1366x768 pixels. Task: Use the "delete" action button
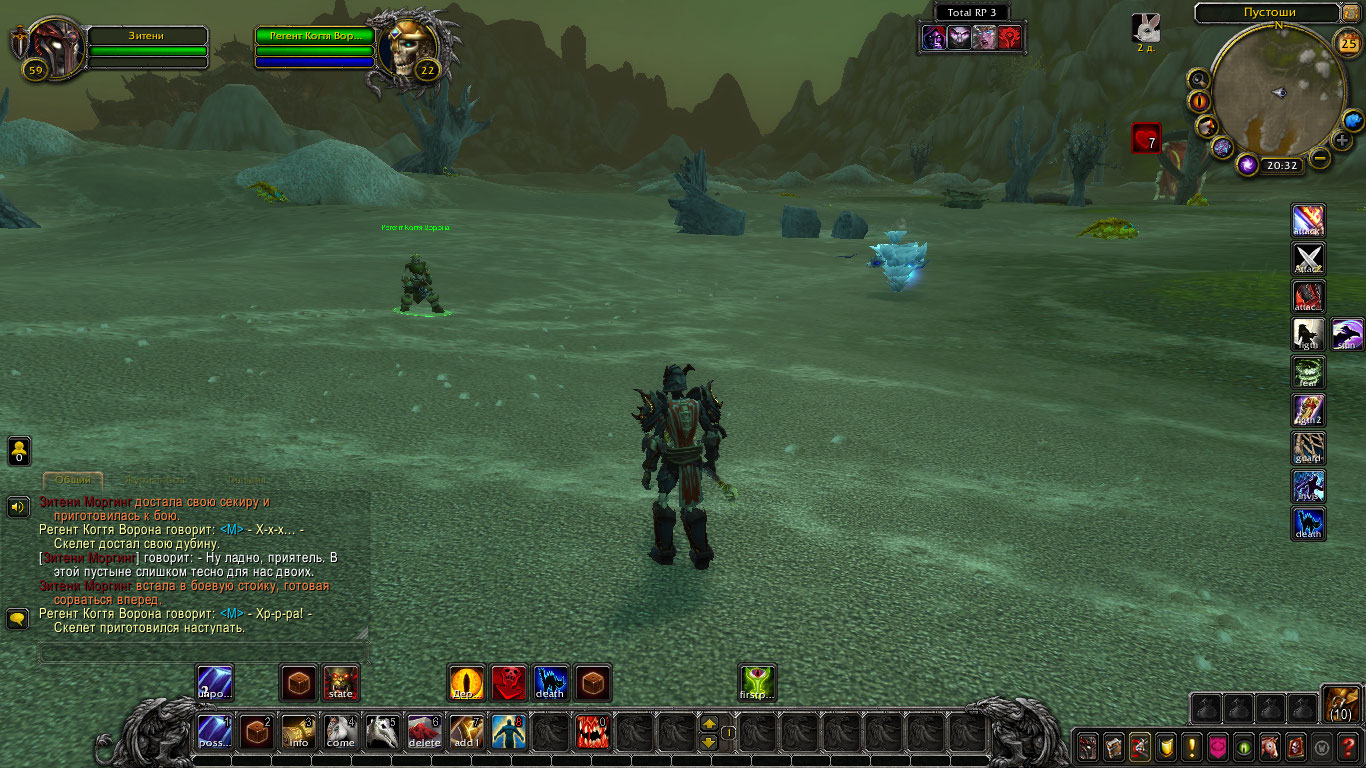[x=425, y=732]
